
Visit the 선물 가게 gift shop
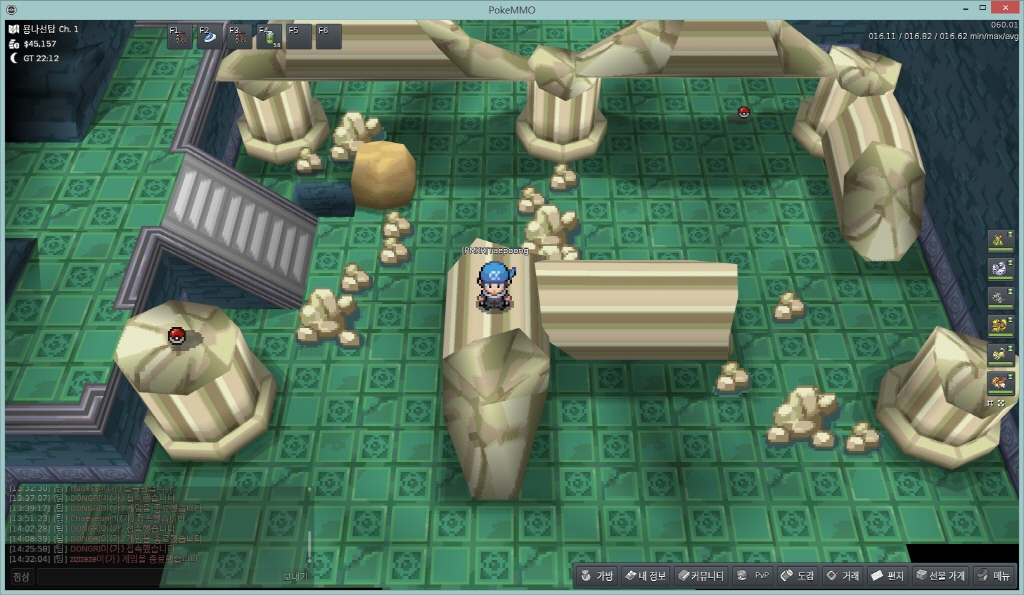939,576
